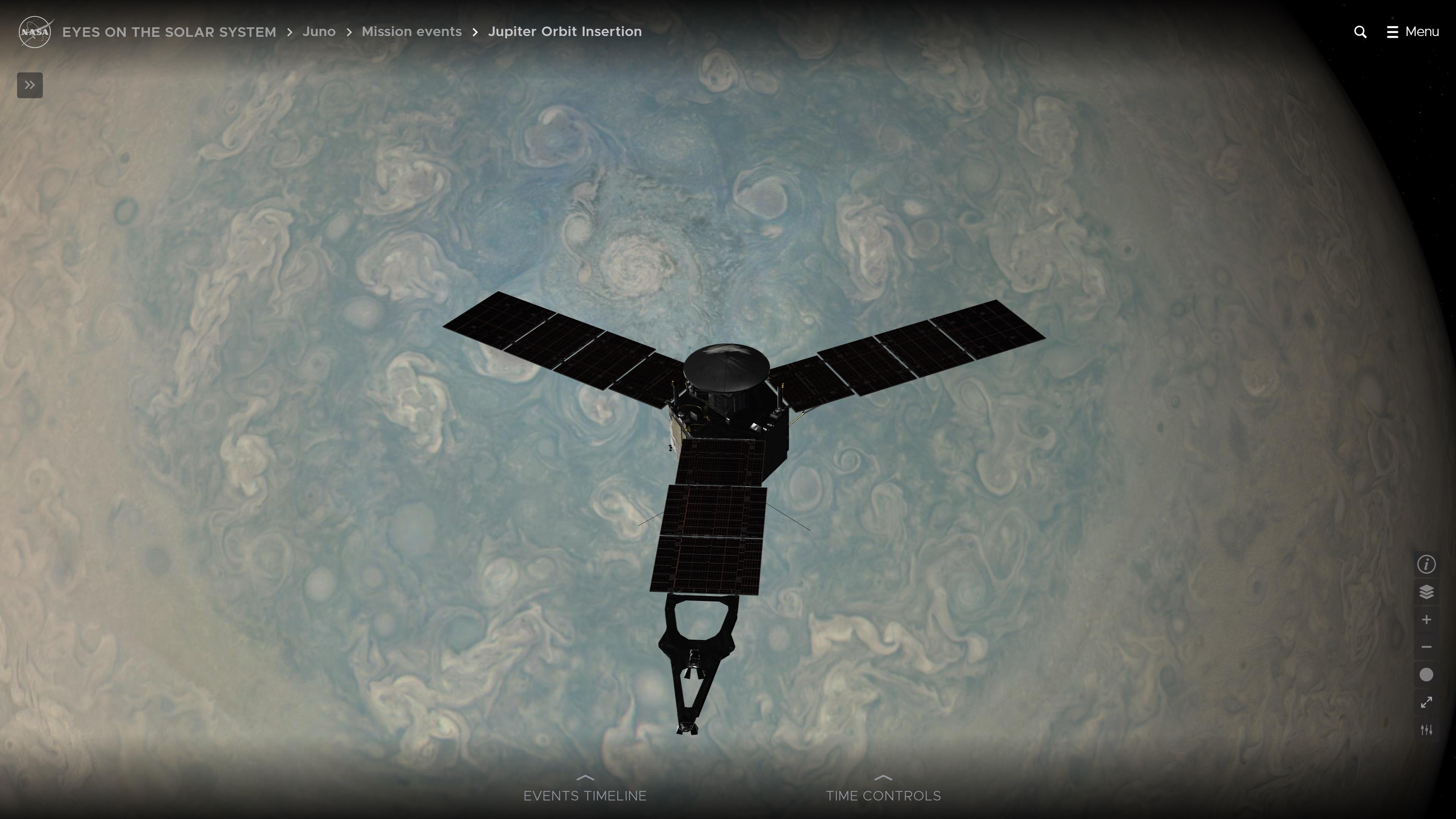Zoom out using the minus icon
The image size is (1456, 819).
[1426, 647]
